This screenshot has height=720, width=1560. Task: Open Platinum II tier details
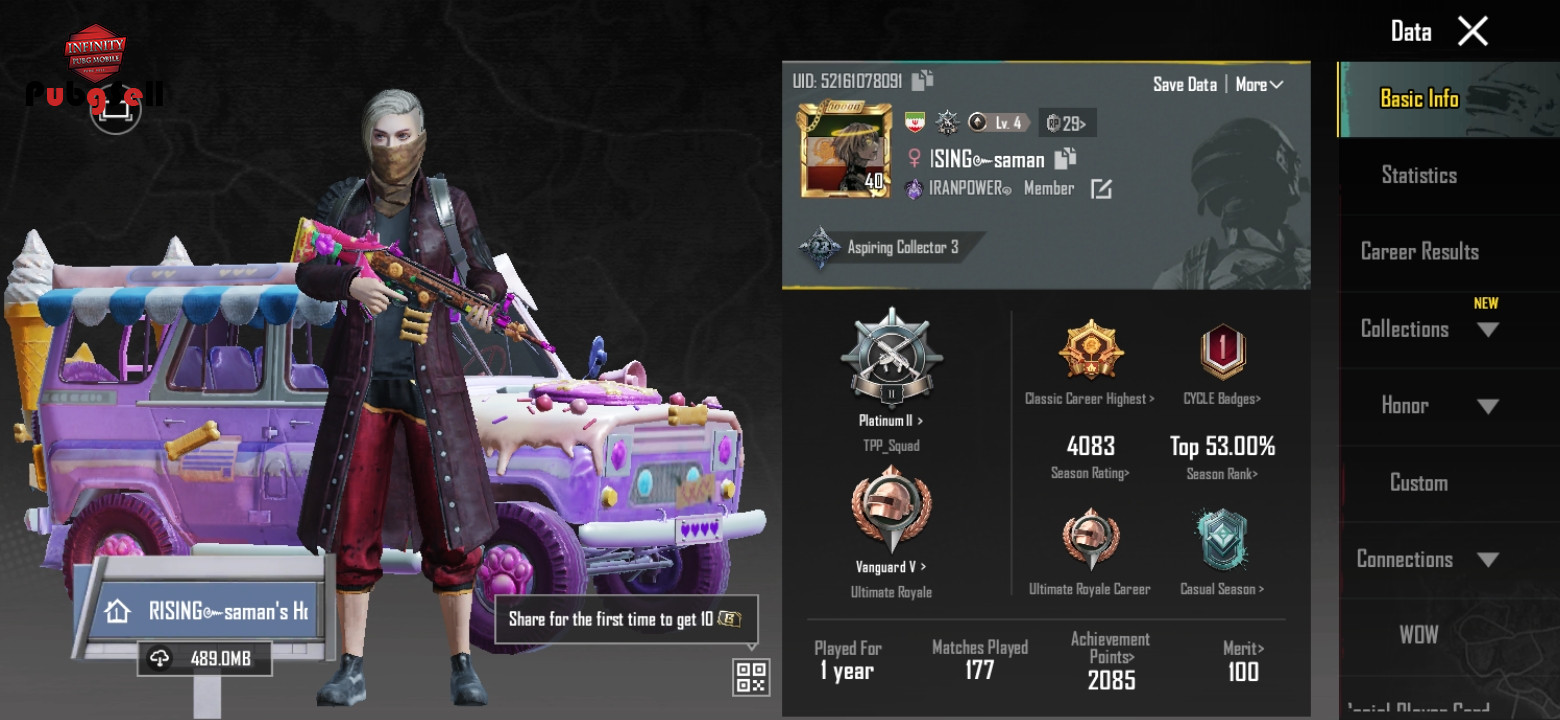tap(890, 370)
